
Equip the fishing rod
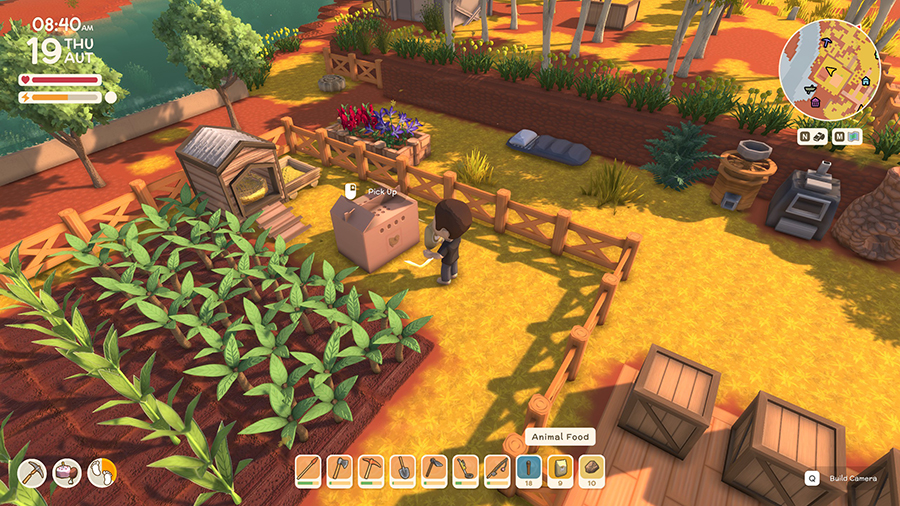(x=495, y=468)
